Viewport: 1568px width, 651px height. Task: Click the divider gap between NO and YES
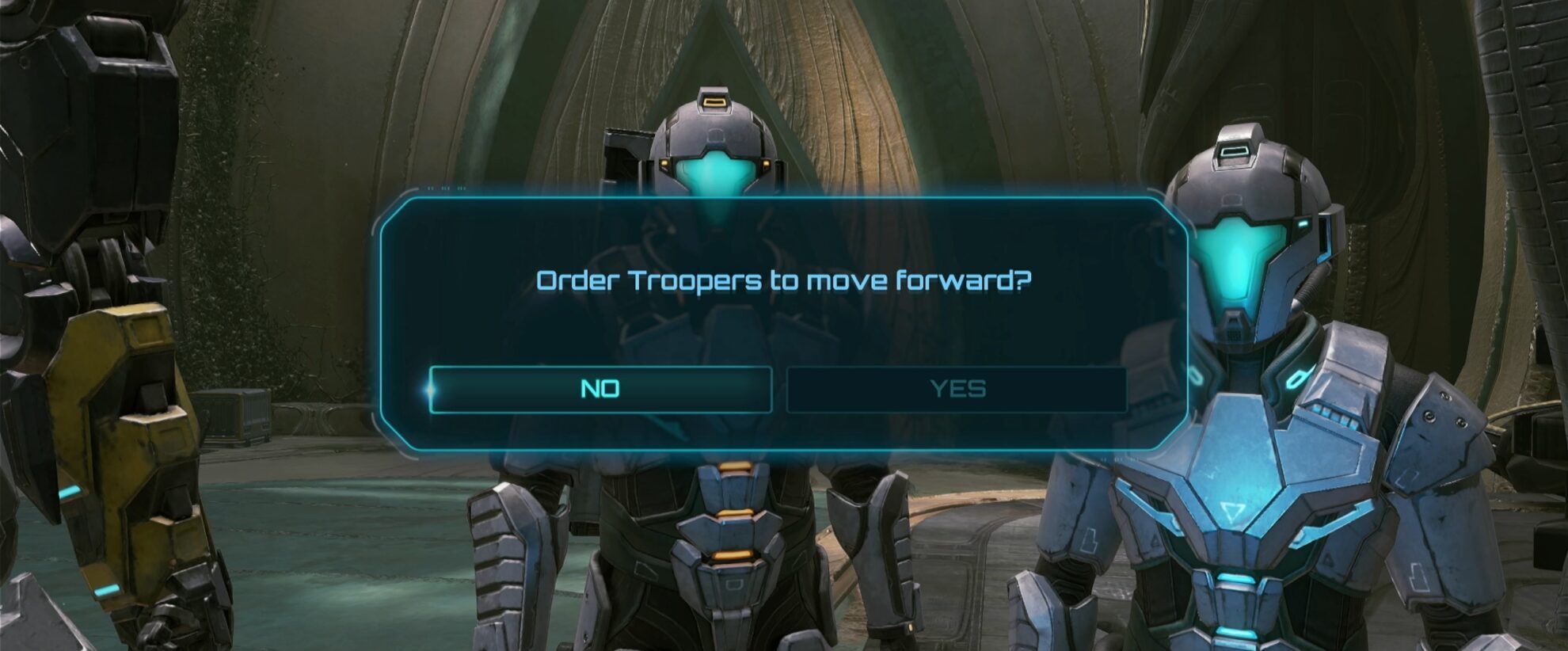778,389
